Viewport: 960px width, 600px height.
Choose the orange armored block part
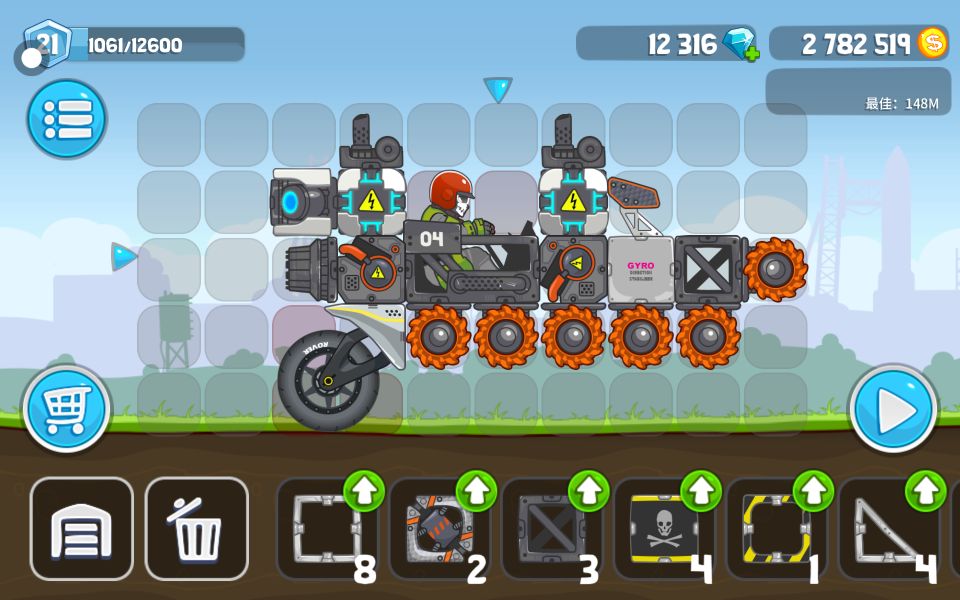[x=439, y=528]
